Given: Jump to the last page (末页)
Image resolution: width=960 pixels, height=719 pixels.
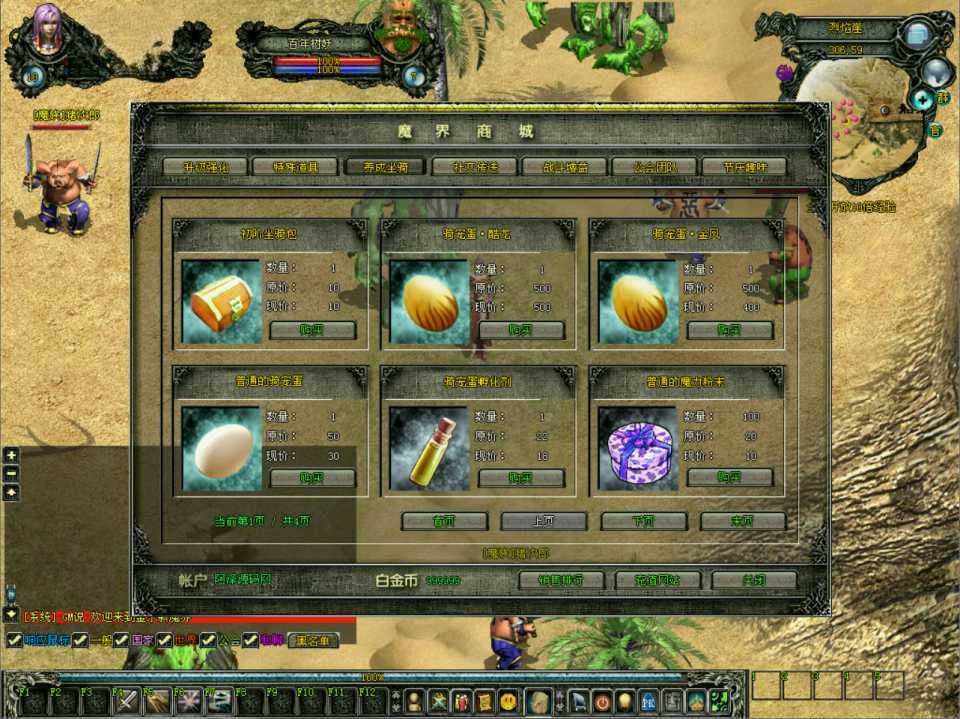Looking at the screenshot, I should 743,521.
